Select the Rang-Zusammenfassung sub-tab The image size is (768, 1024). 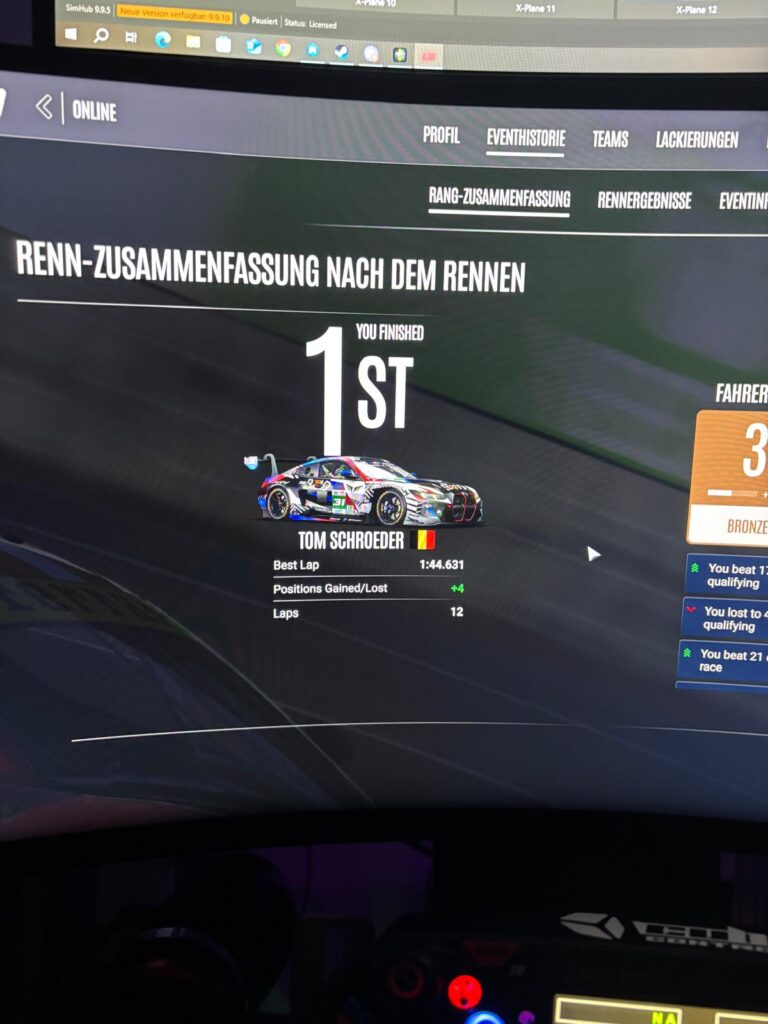tap(499, 197)
